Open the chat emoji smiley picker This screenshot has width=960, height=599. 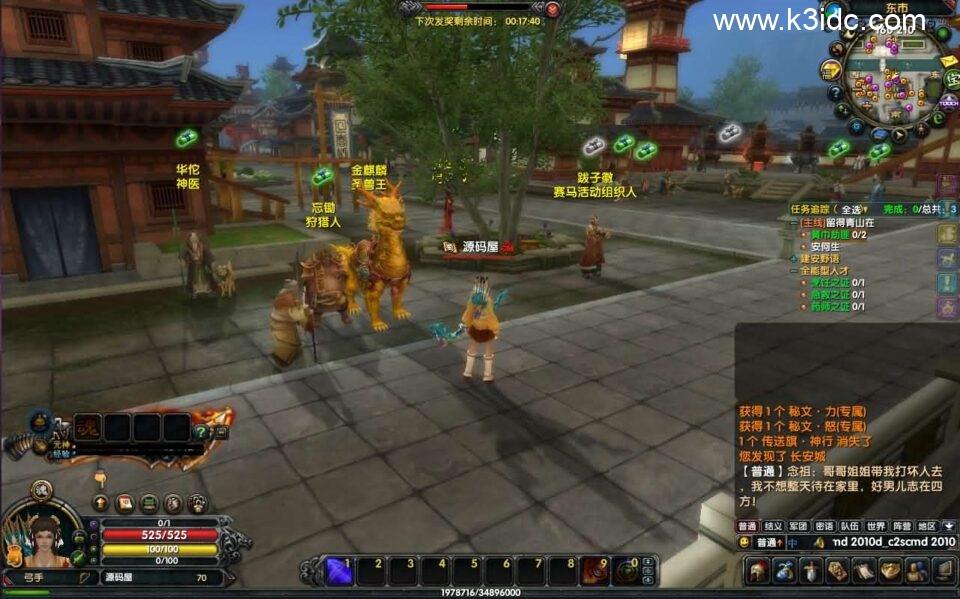coord(744,542)
